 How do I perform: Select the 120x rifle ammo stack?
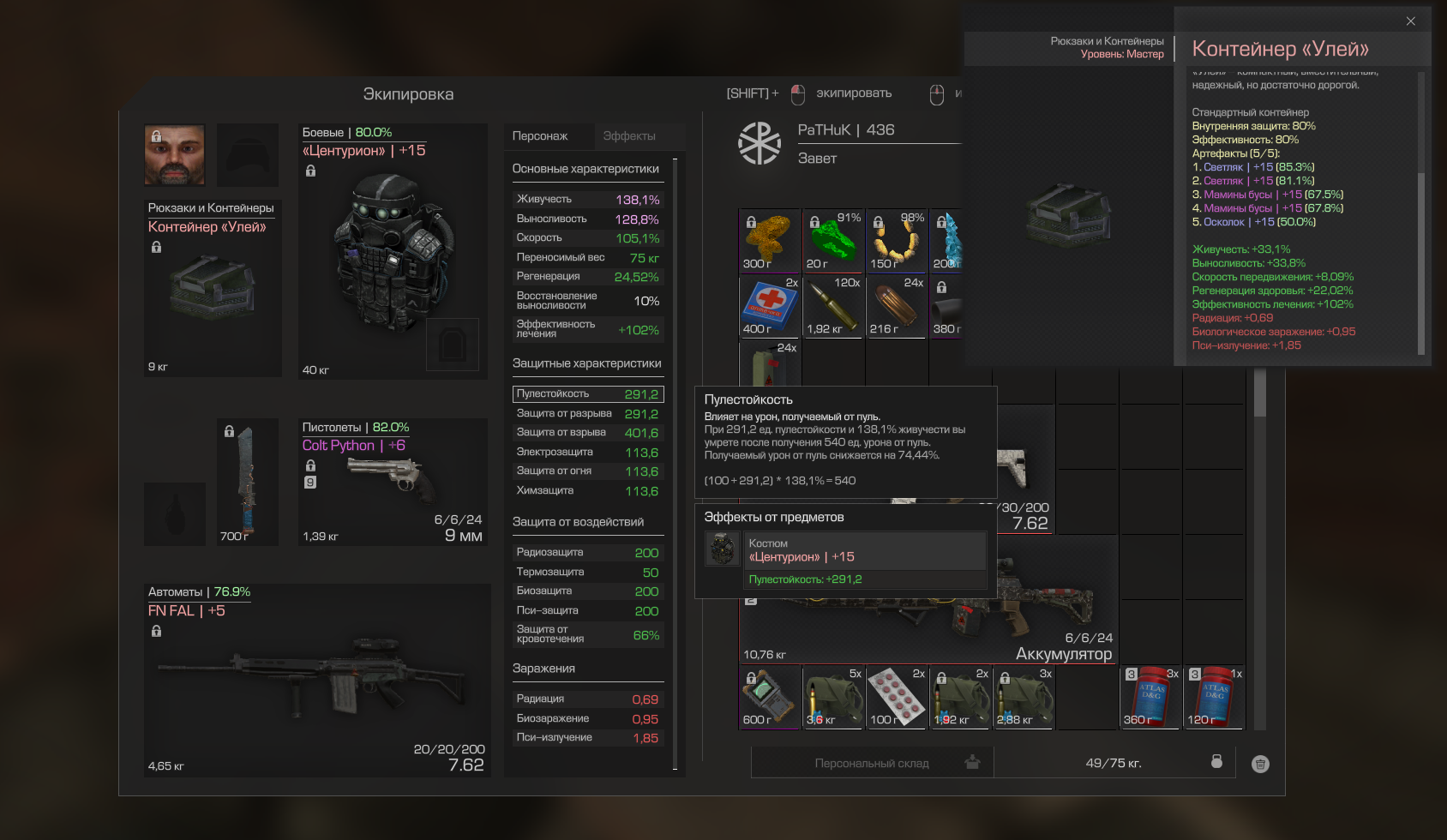pyautogui.click(x=832, y=306)
